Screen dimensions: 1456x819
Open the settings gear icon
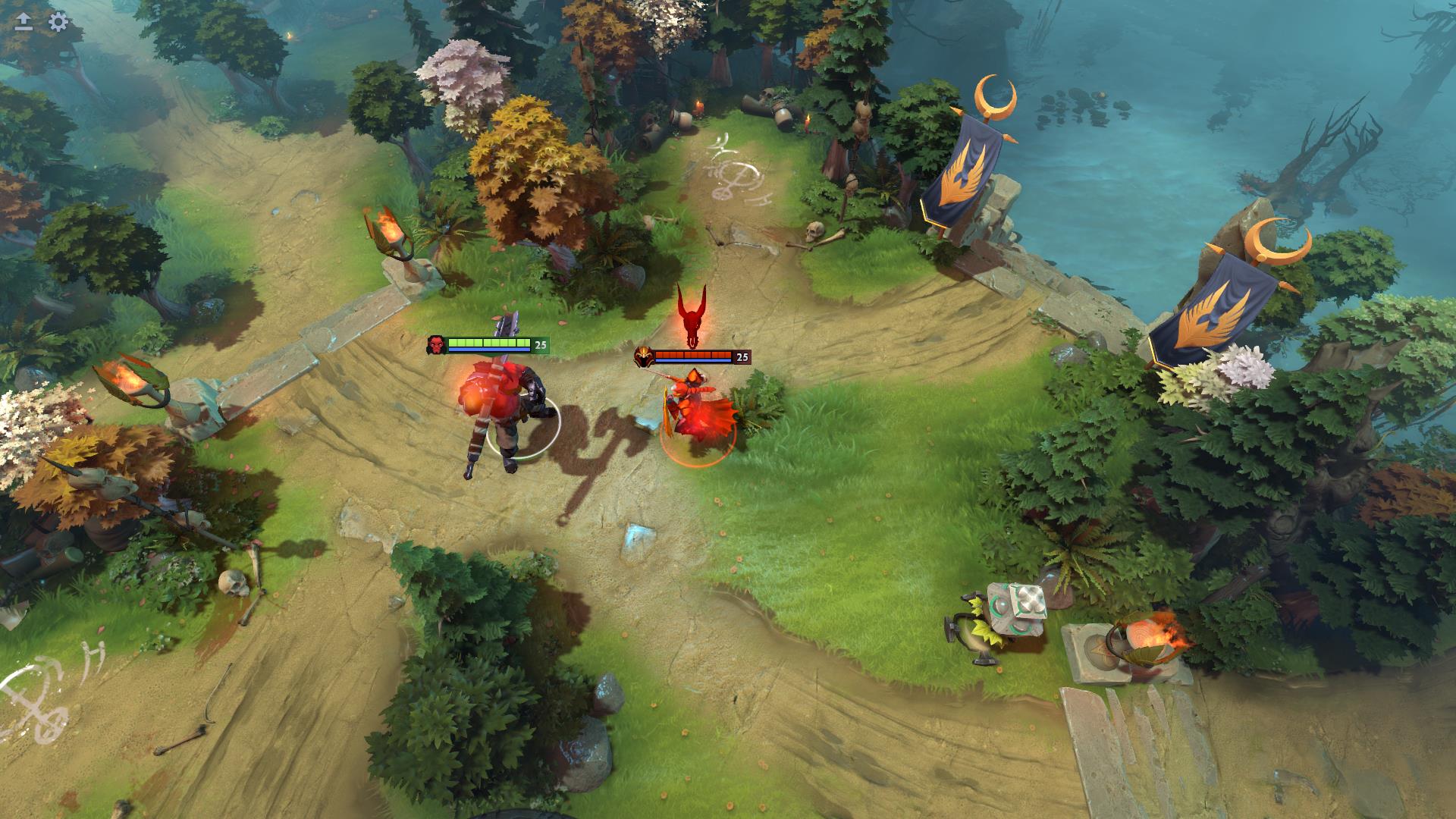point(58,22)
